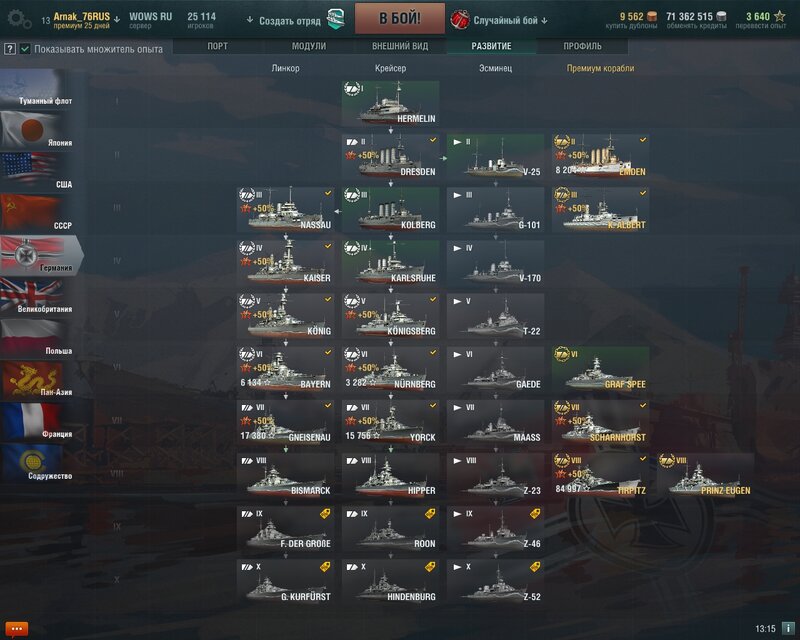Toggle Показывать множитель опыта checkbox
Screen dimensions: 800x640
pyautogui.click(x=25, y=49)
